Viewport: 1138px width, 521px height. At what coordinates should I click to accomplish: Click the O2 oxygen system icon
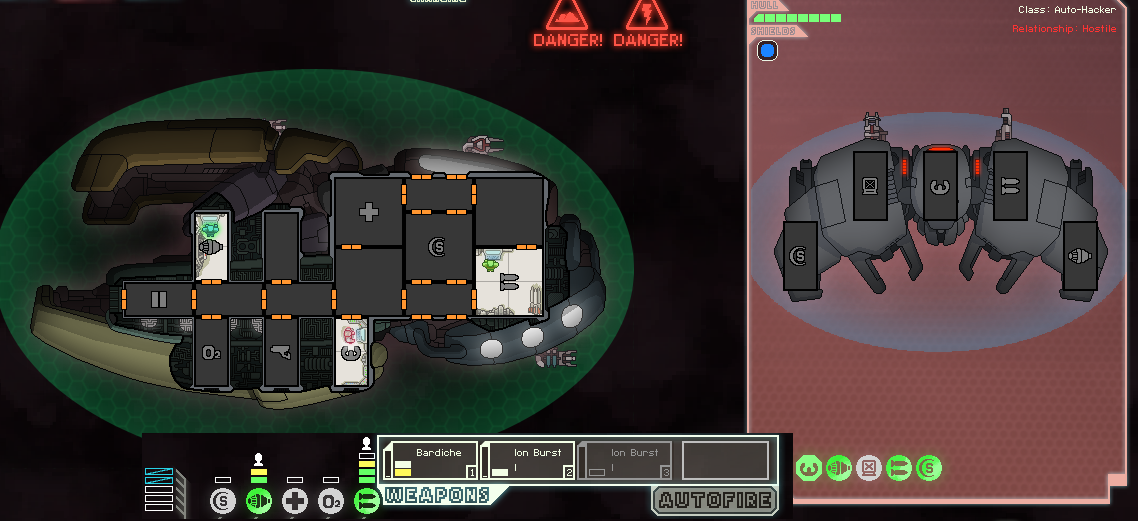331,501
